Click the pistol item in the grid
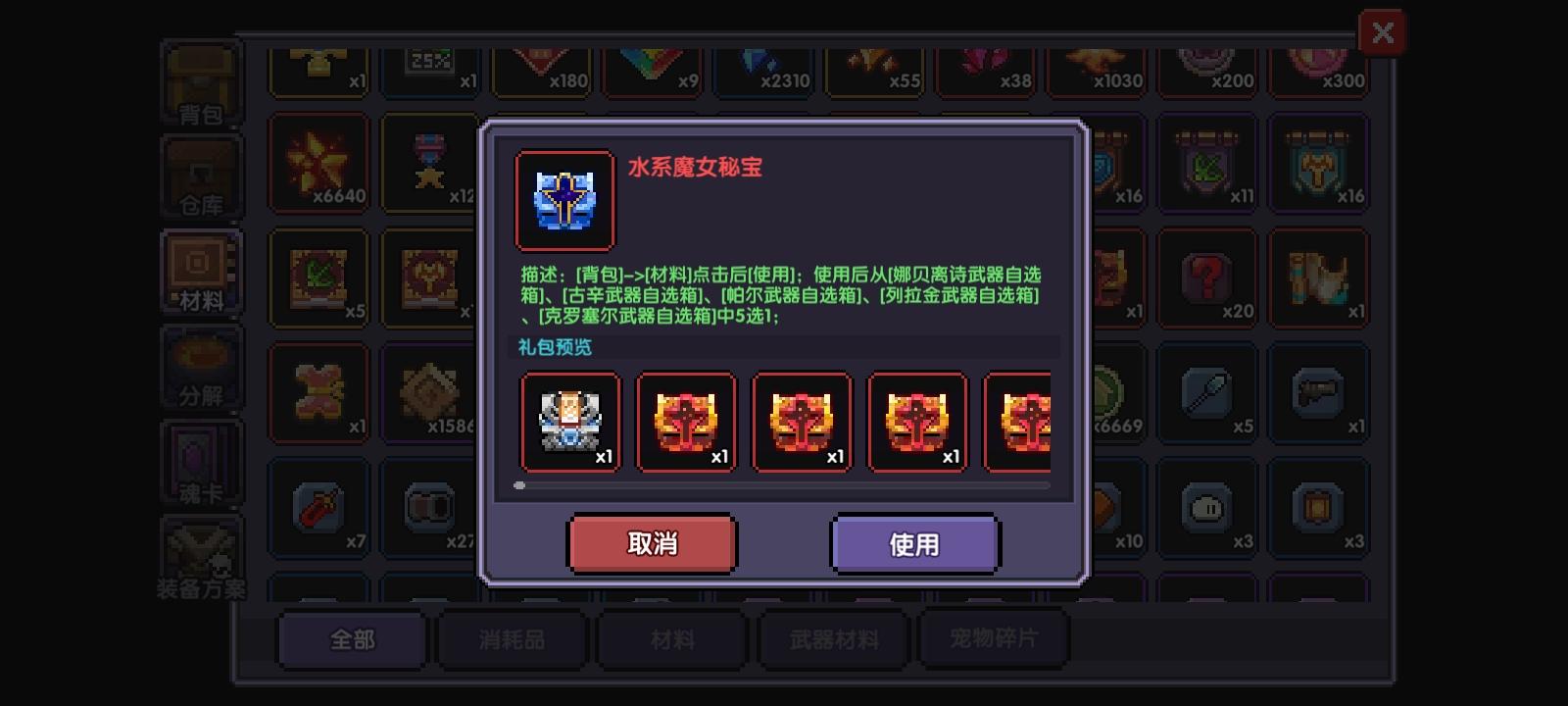This screenshot has height=706, width=1568. pyautogui.click(x=1318, y=392)
